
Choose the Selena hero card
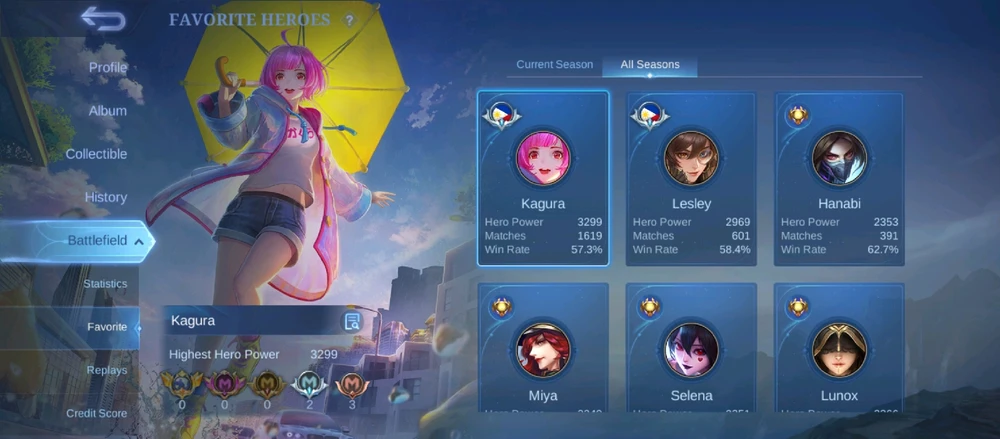(691, 348)
